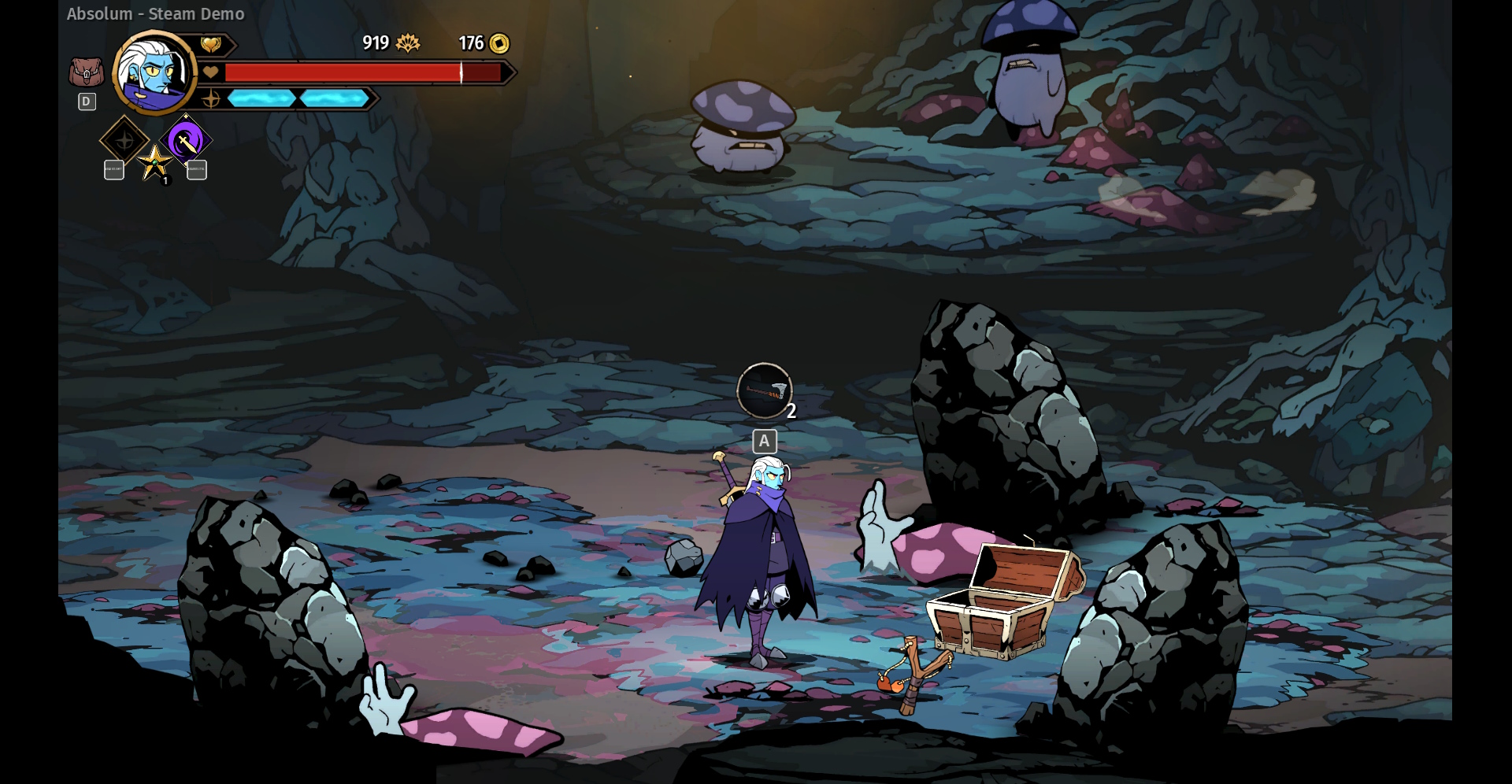
Task: Click the golden winged heart icon
Action: [x=210, y=45]
